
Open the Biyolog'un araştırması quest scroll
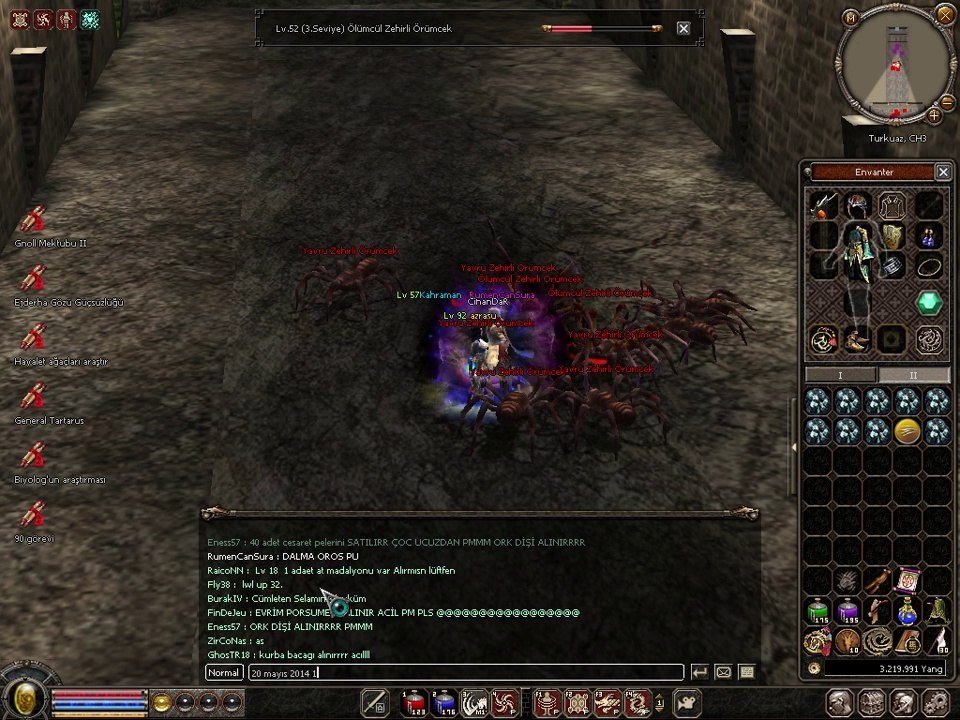coord(34,456)
